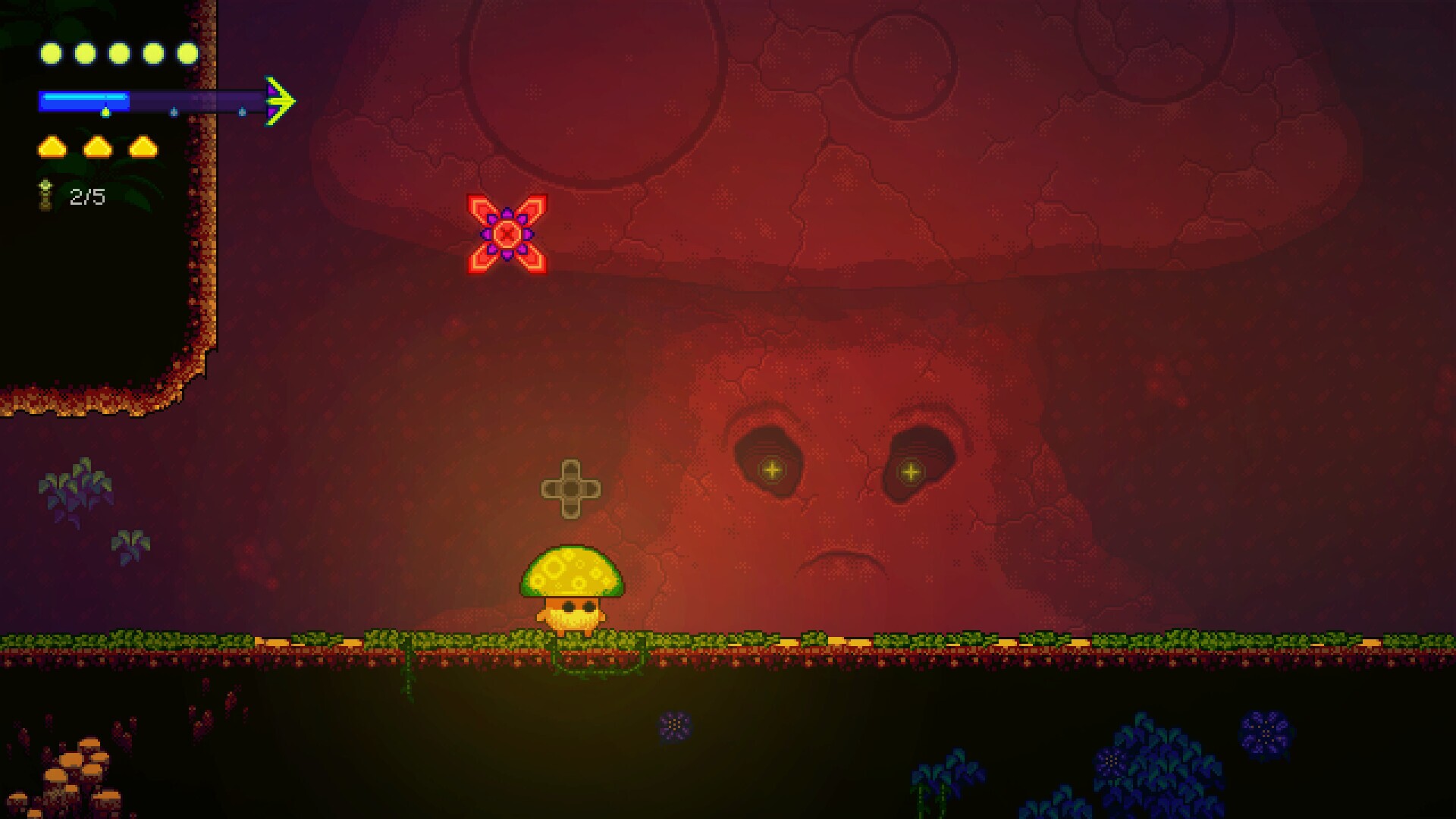Screen dimensions: 1456x819
Task: Click the middle golden triangle in the HUD
Action: (x=99, y=146)
